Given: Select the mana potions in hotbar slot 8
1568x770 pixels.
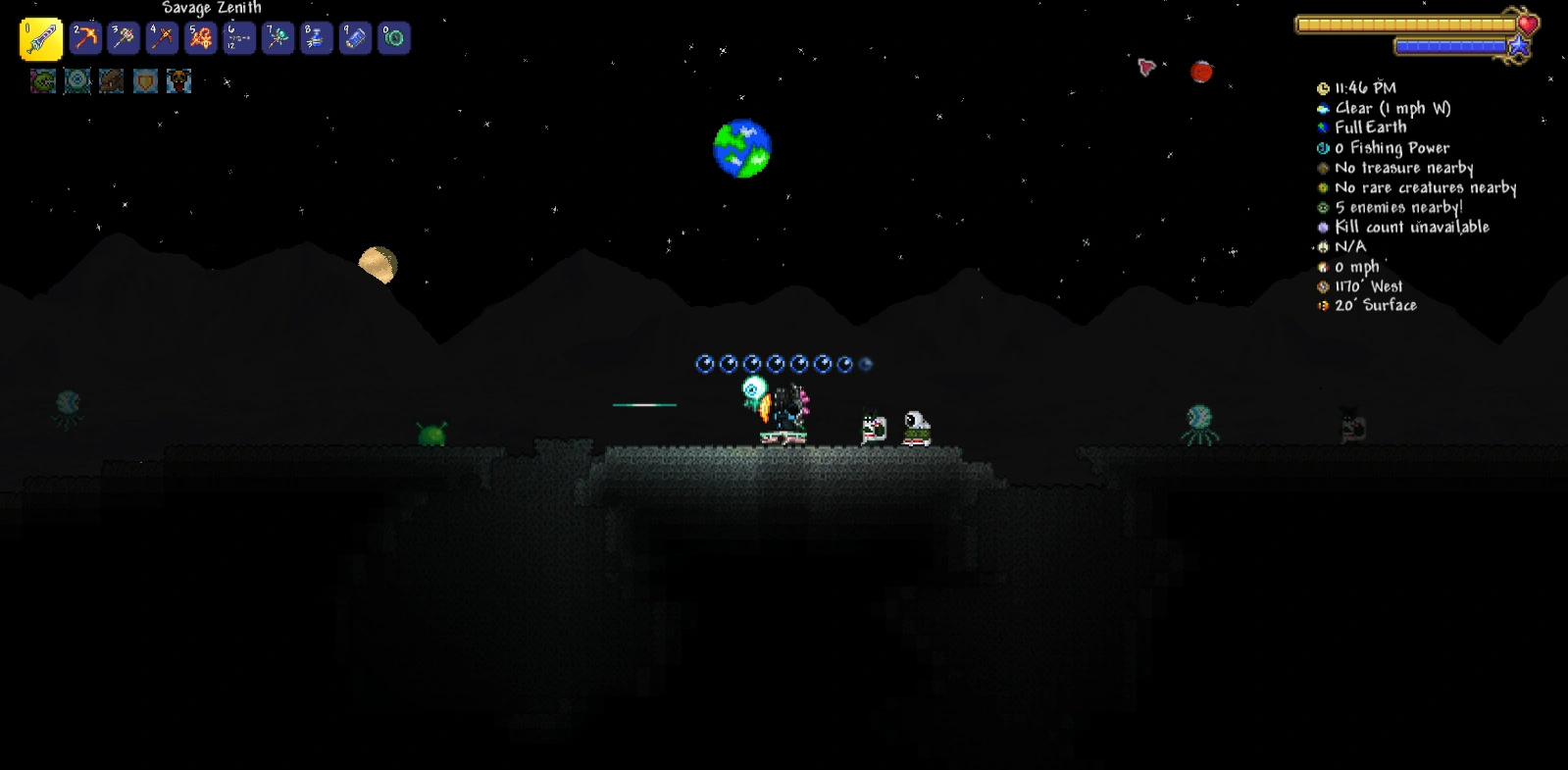Looking at the screenshot, I should [316, 38].
